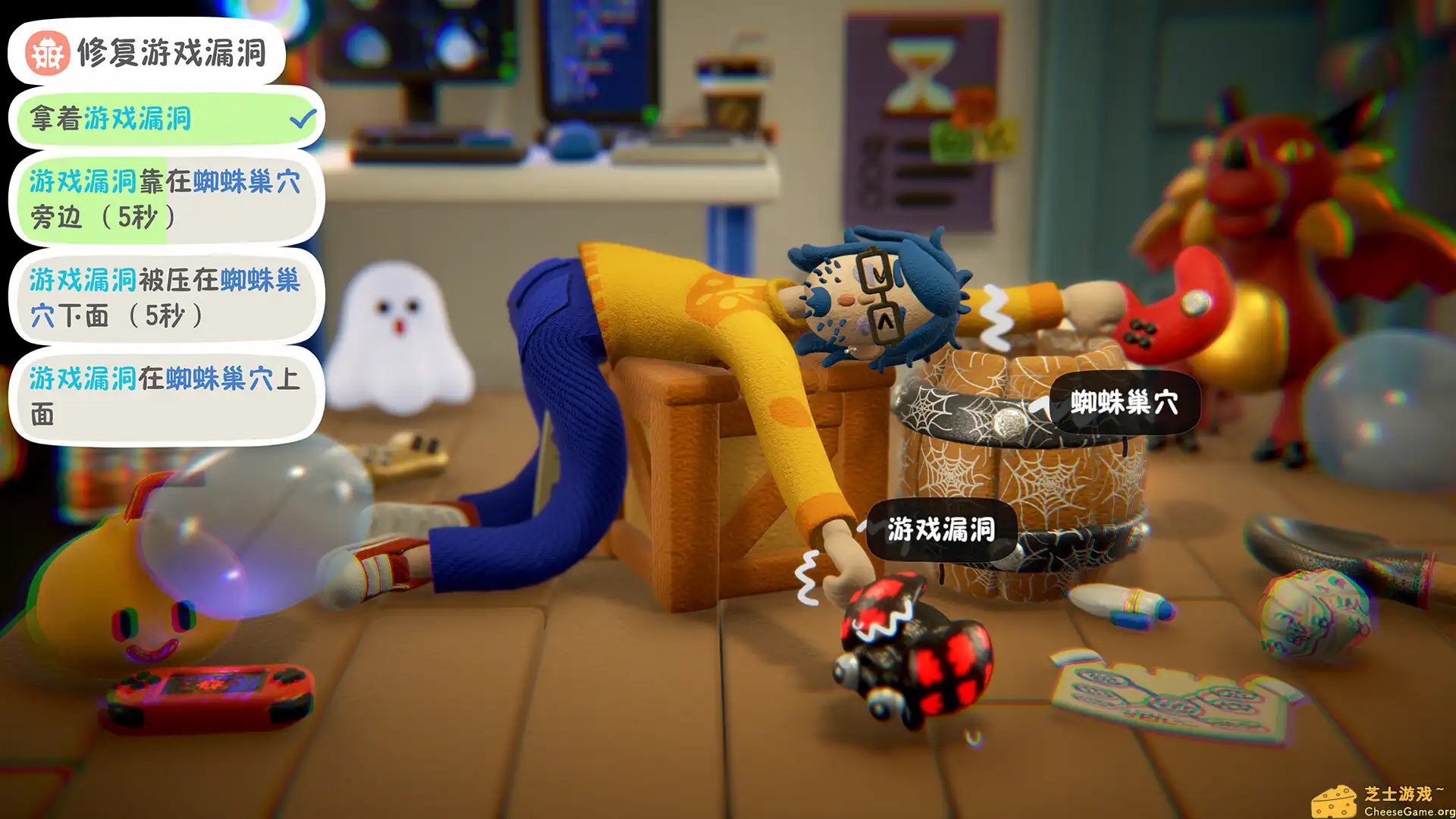
Task: Click the smiling orange pumpkin toy on the left
Action: [114, 599]
